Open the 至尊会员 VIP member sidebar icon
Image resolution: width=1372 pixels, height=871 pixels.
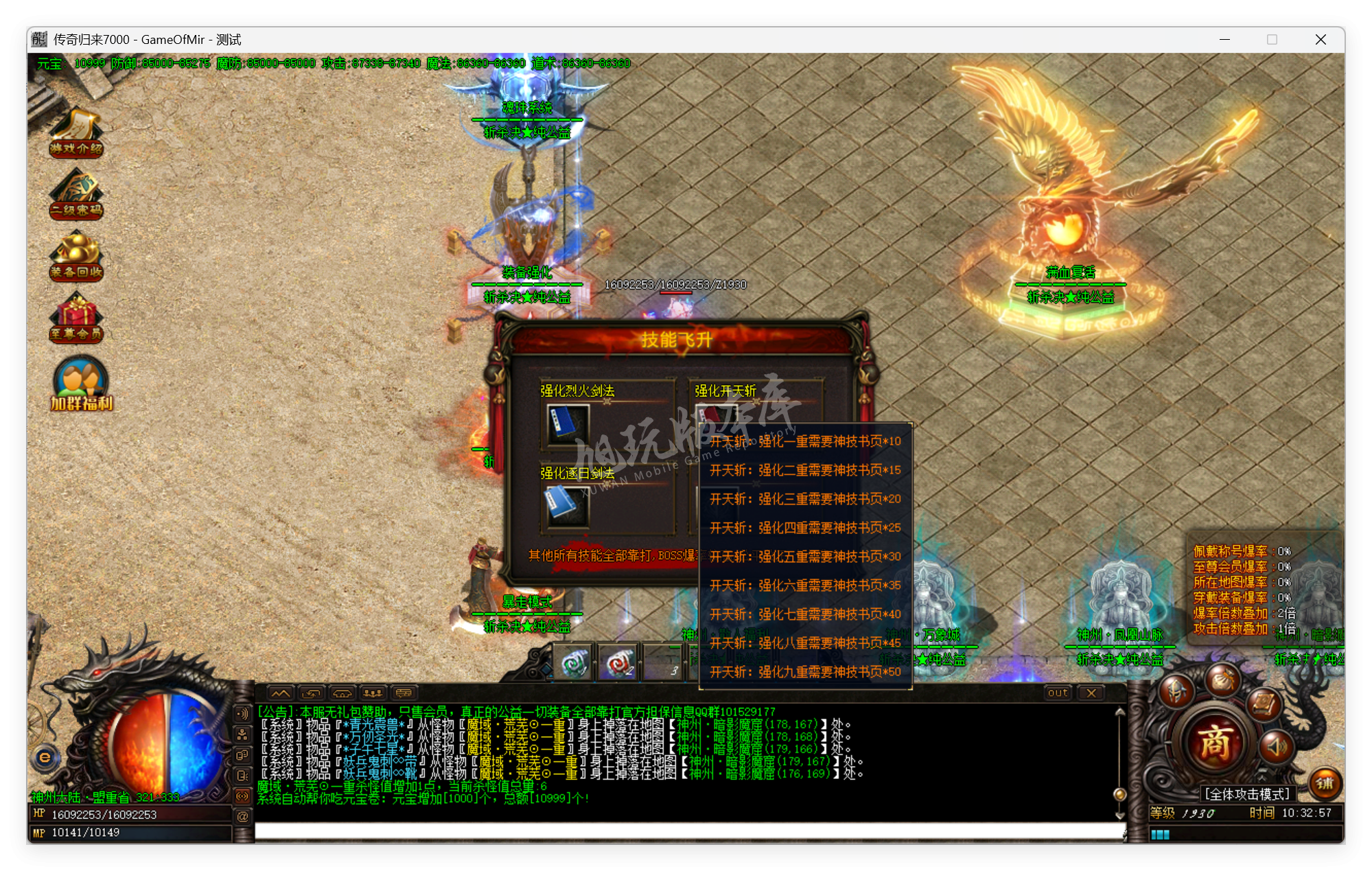point(76,316)
